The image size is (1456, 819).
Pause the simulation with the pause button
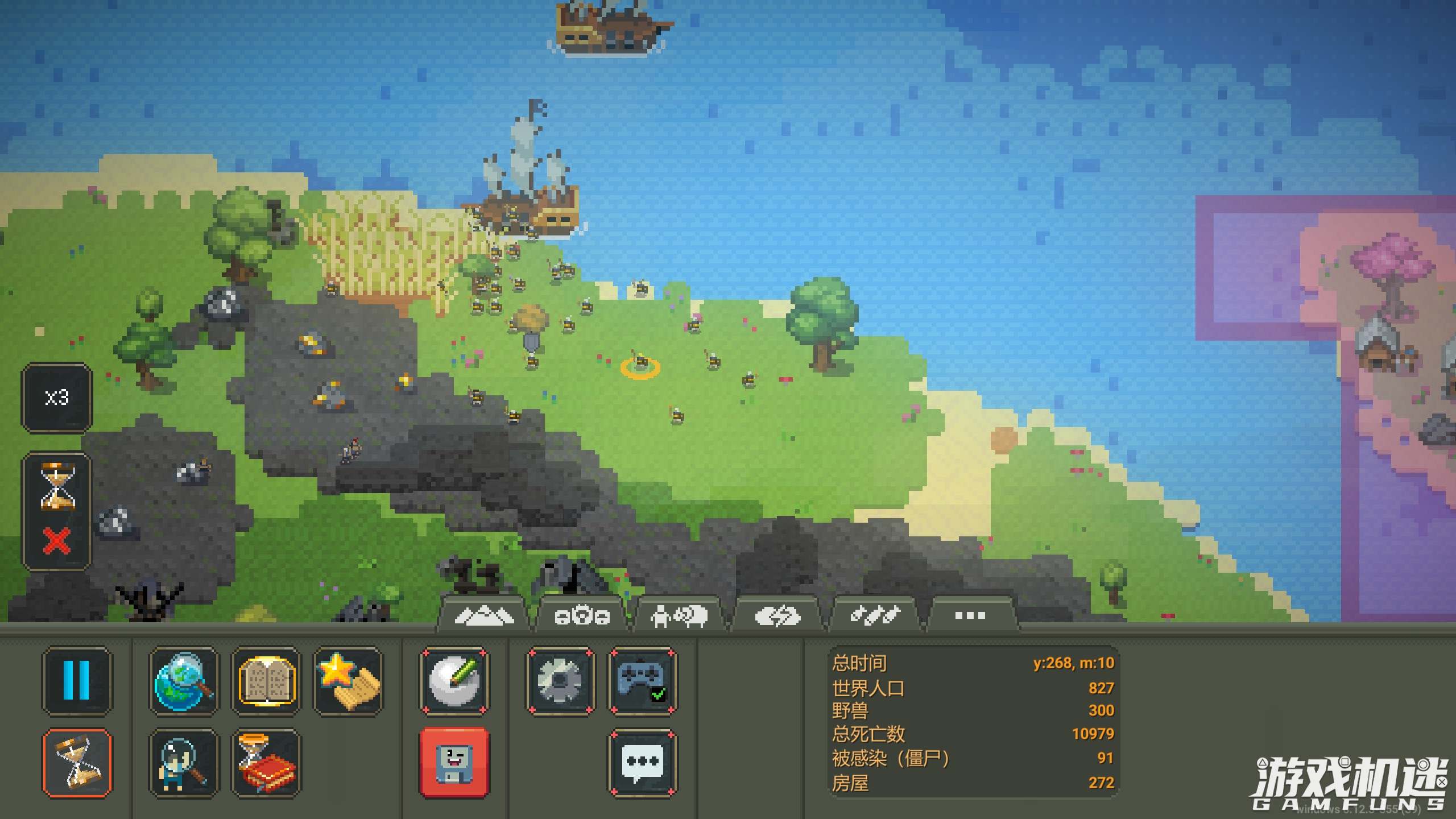coord(77,680)
